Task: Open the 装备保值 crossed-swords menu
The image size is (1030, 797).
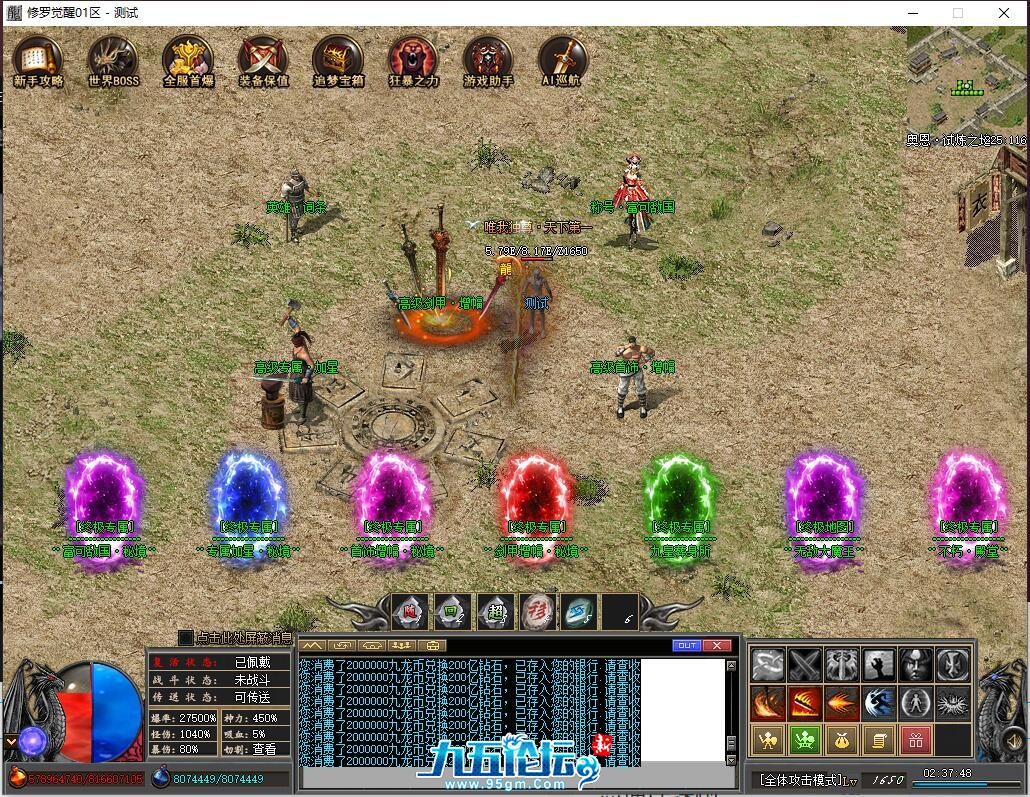Action: pyautogui.click(x=263, y=61)
